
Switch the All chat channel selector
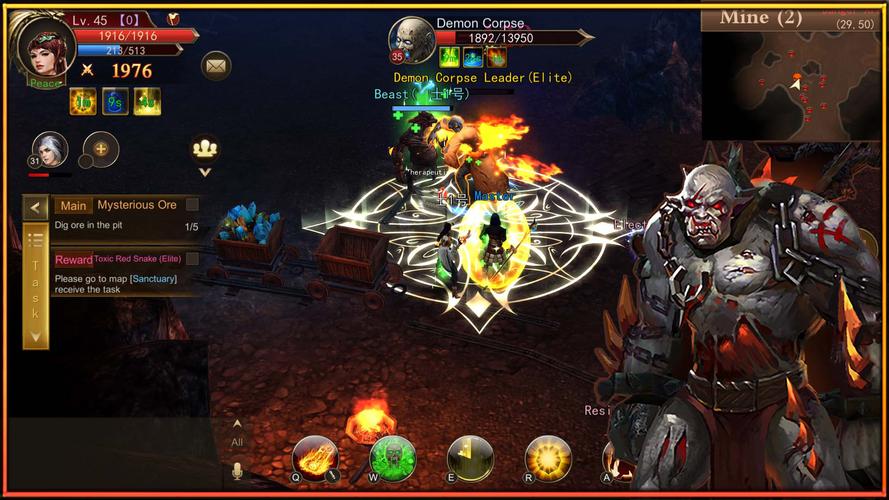point(237,435)
